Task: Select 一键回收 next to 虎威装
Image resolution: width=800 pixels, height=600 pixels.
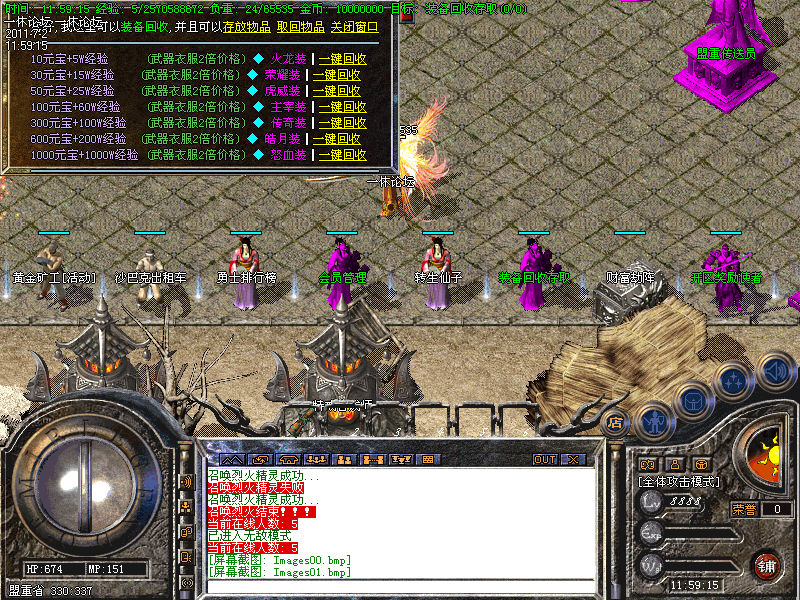Action: [x=340, y=91]
